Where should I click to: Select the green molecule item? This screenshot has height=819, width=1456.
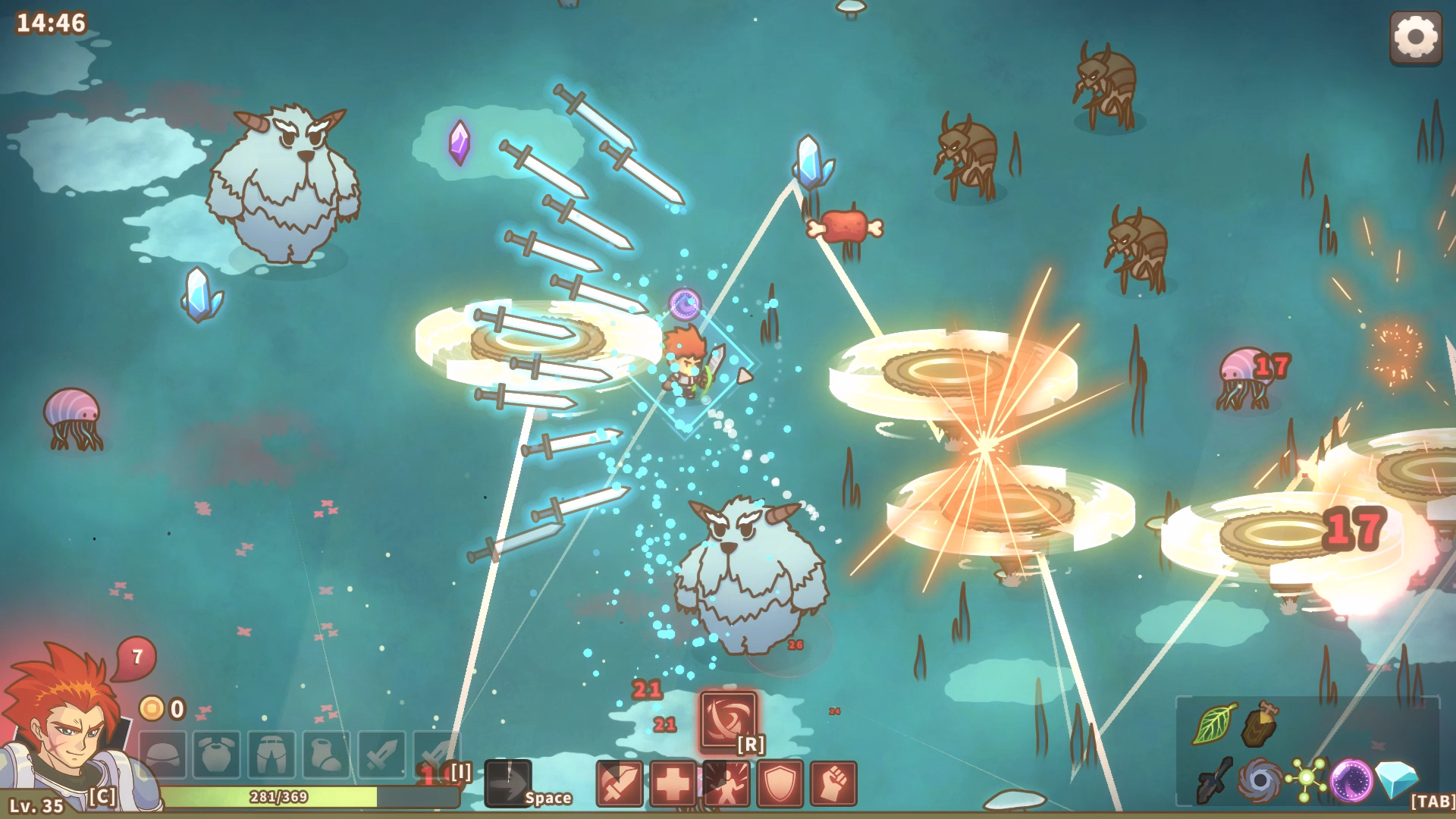1306,780
